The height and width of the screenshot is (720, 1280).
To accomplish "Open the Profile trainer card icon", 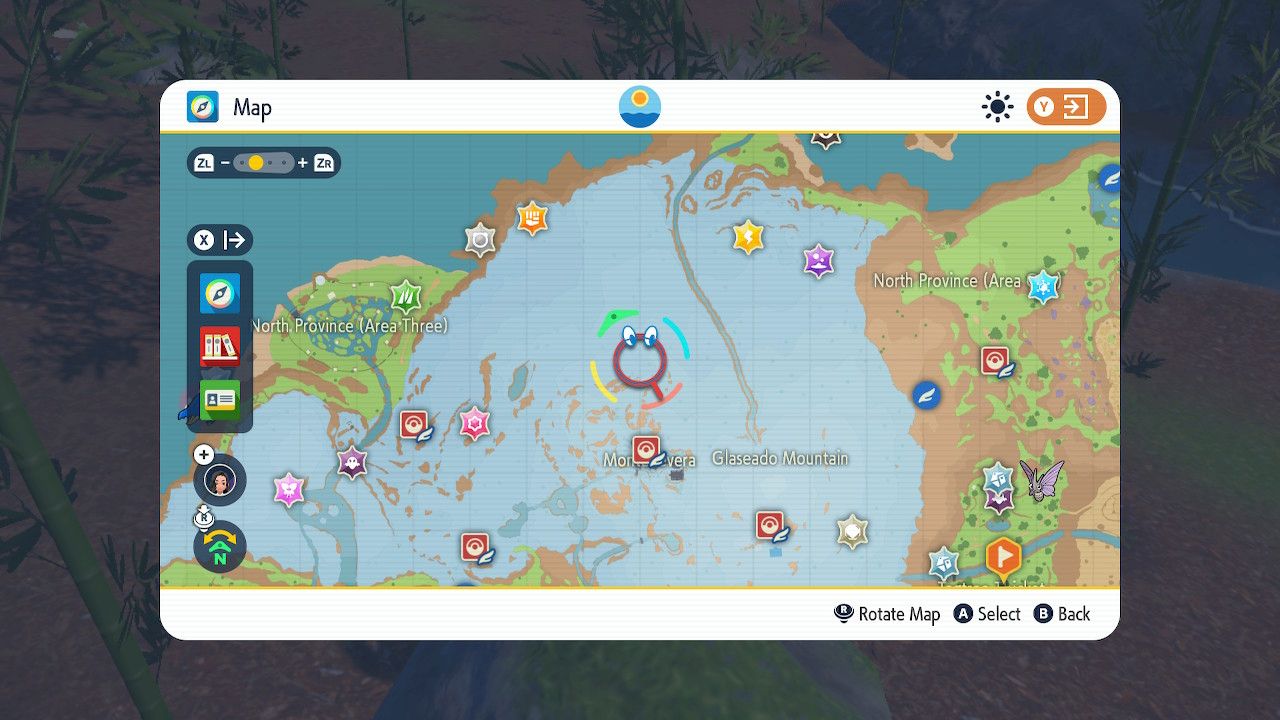I will click(218, 399).
